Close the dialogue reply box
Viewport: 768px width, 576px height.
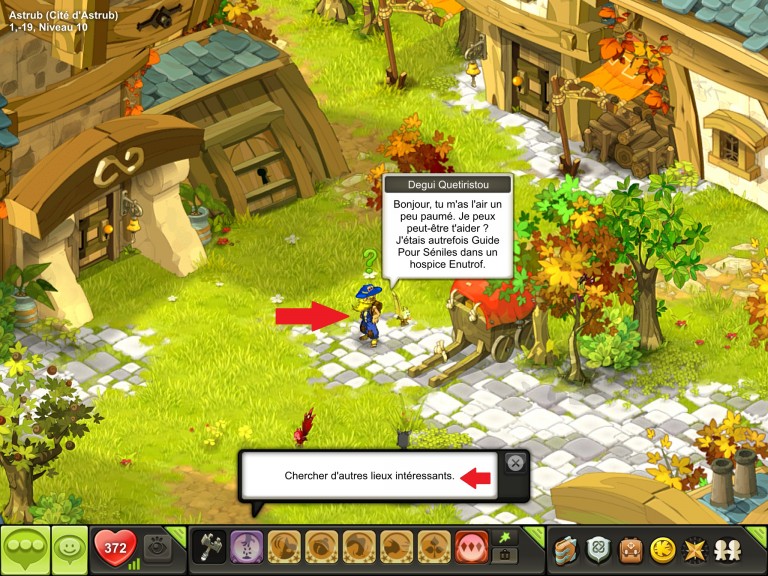click(x=515, y=463)
